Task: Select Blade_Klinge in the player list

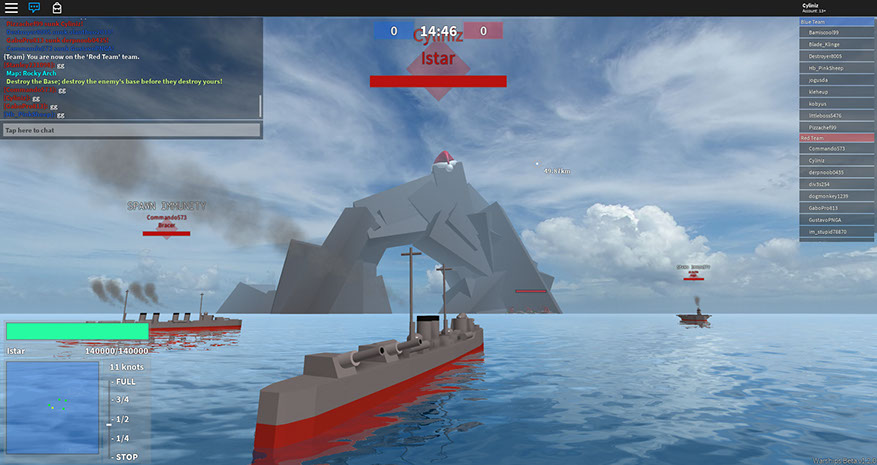Action: (836, 45)
